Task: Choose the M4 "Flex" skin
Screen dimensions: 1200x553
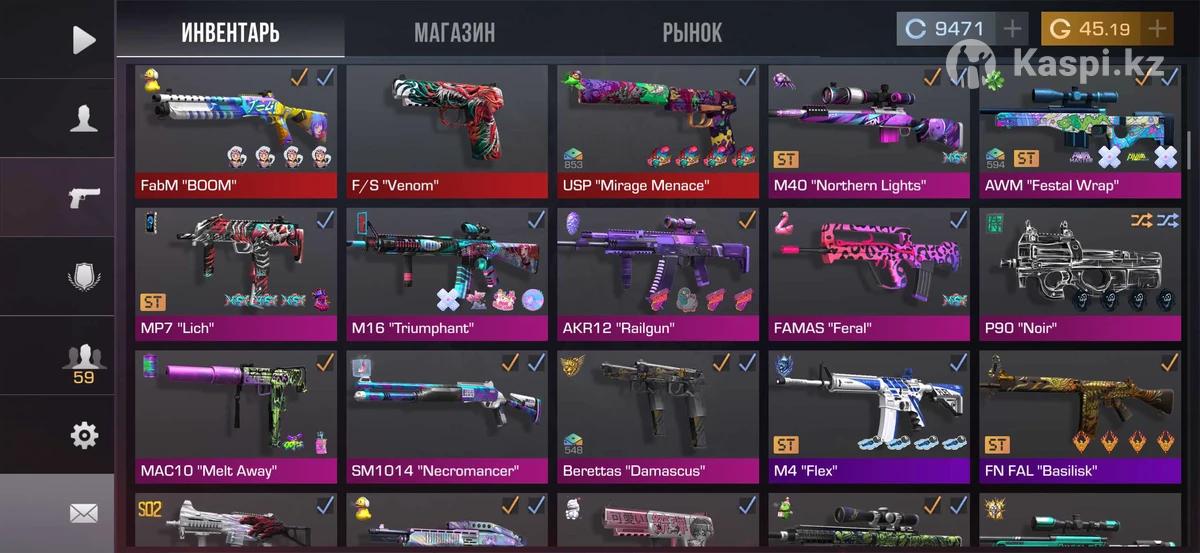Action: (x=869, y=415)
